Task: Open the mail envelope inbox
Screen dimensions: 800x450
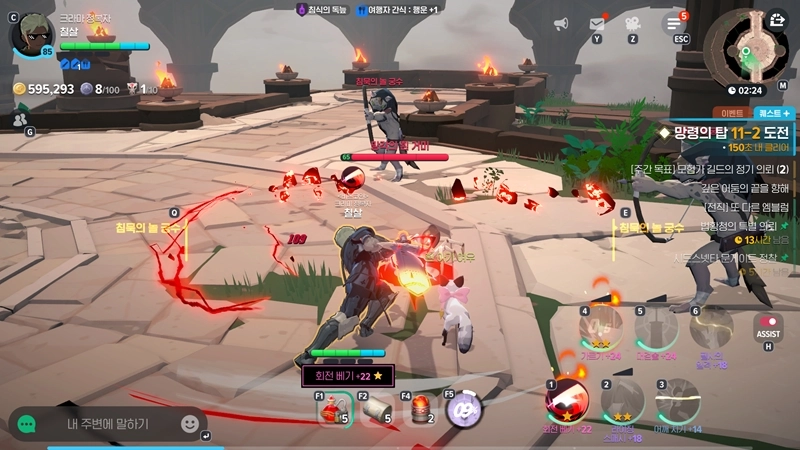Action: (x=597, y=23)
